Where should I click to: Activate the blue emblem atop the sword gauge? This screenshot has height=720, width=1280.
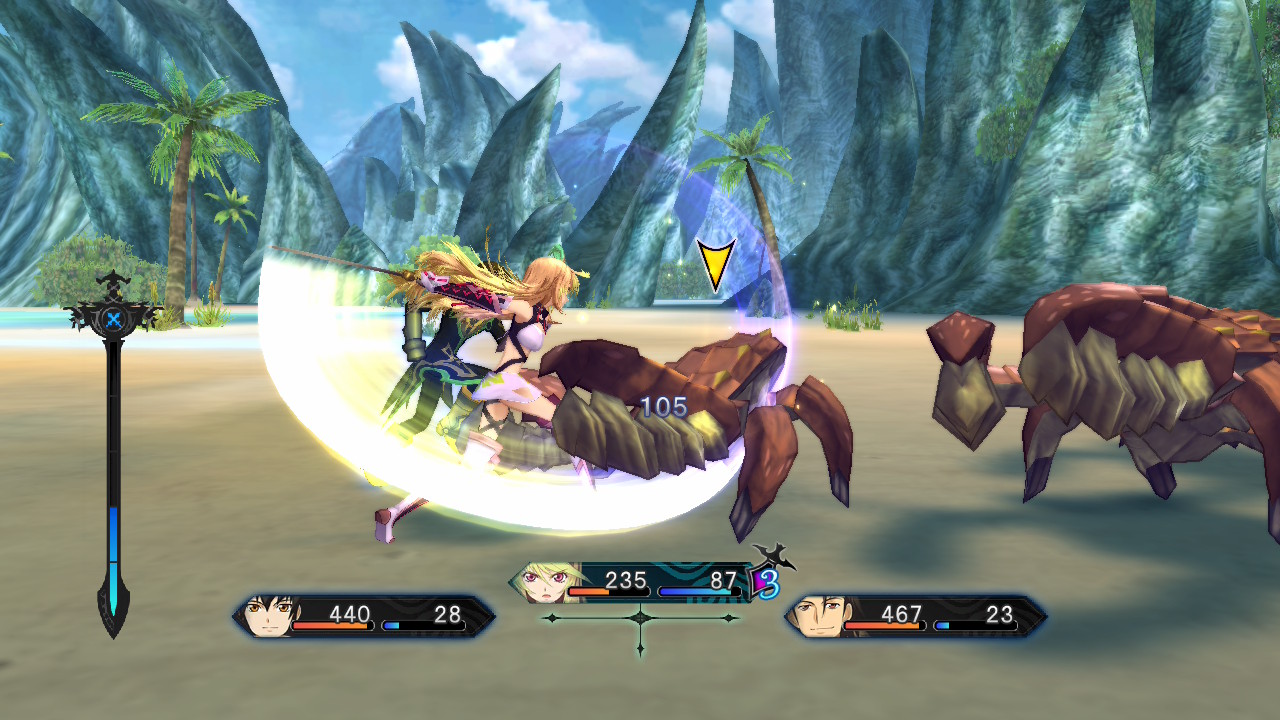[x=114, y=320]
